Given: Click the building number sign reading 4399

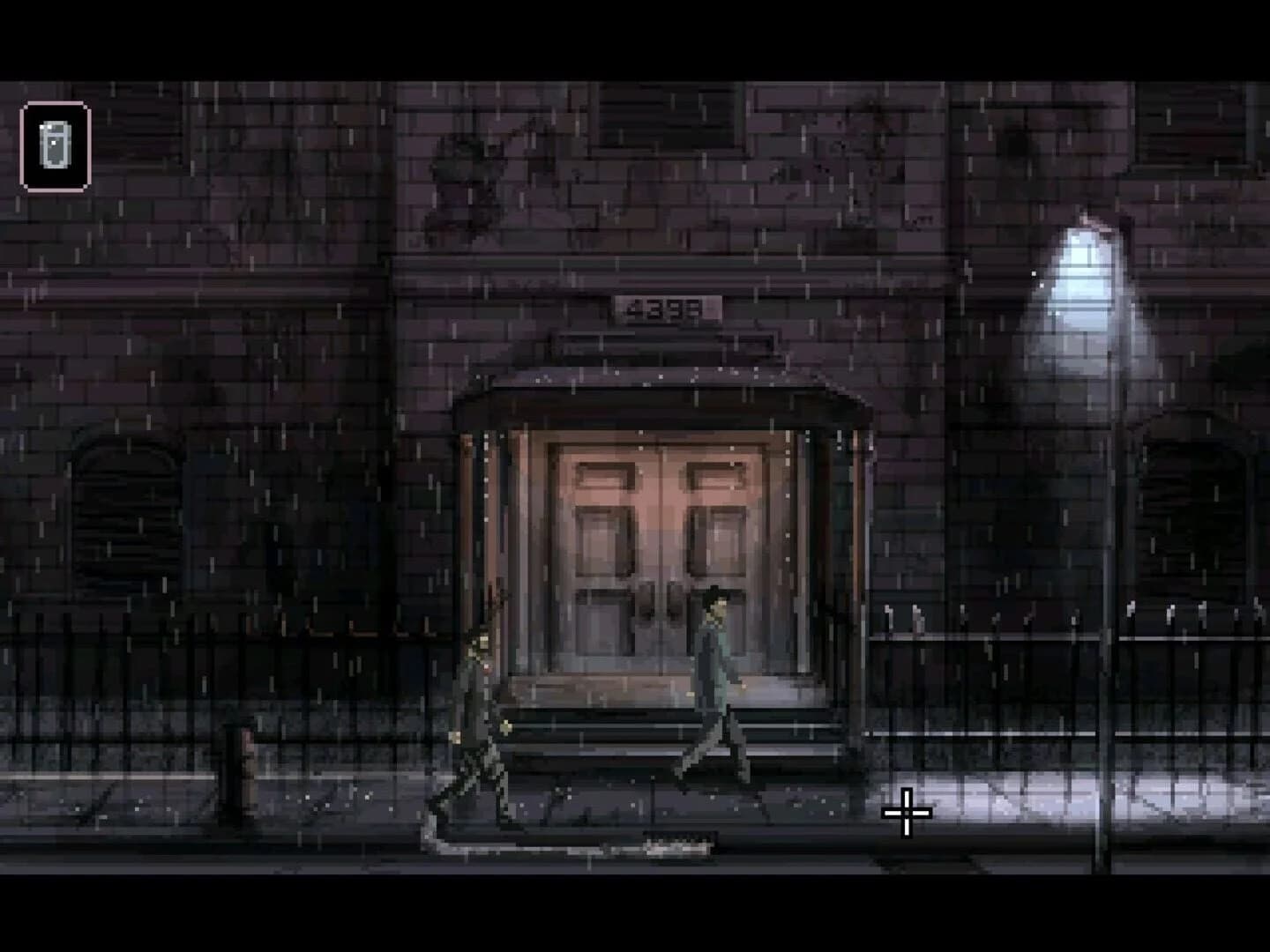Looking at the screenshot, I should point(664,306).
